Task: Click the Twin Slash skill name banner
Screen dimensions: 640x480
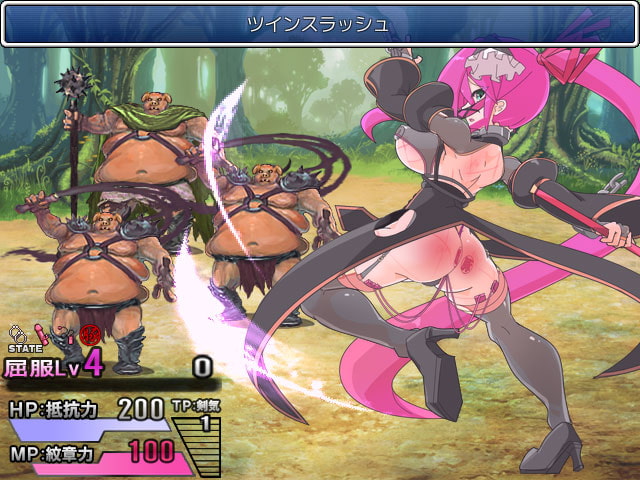Action: 319,24
